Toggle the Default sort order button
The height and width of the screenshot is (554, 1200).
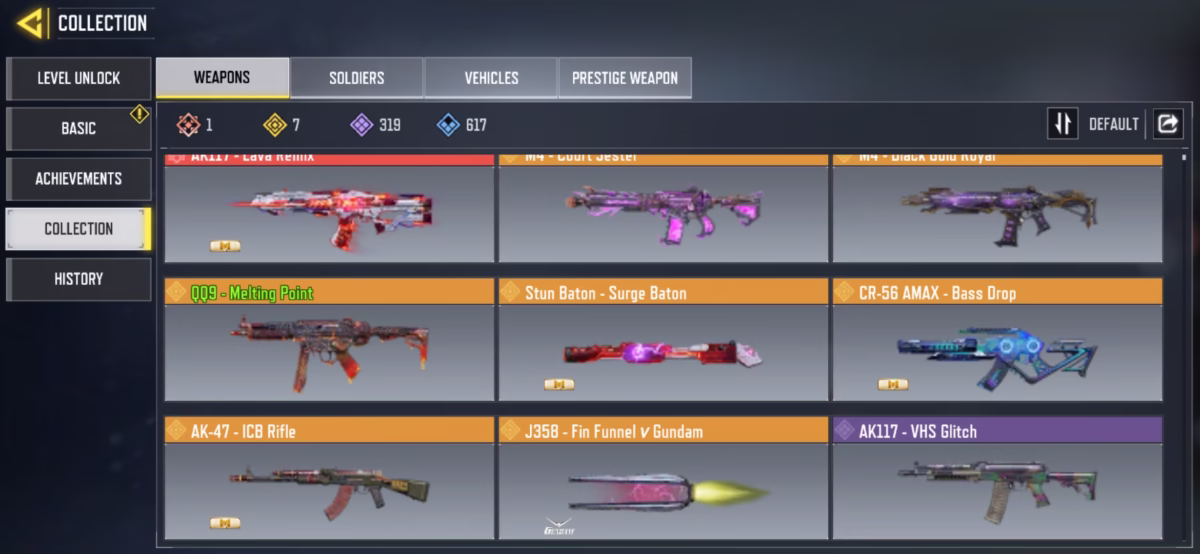(x=1063, y=124)
